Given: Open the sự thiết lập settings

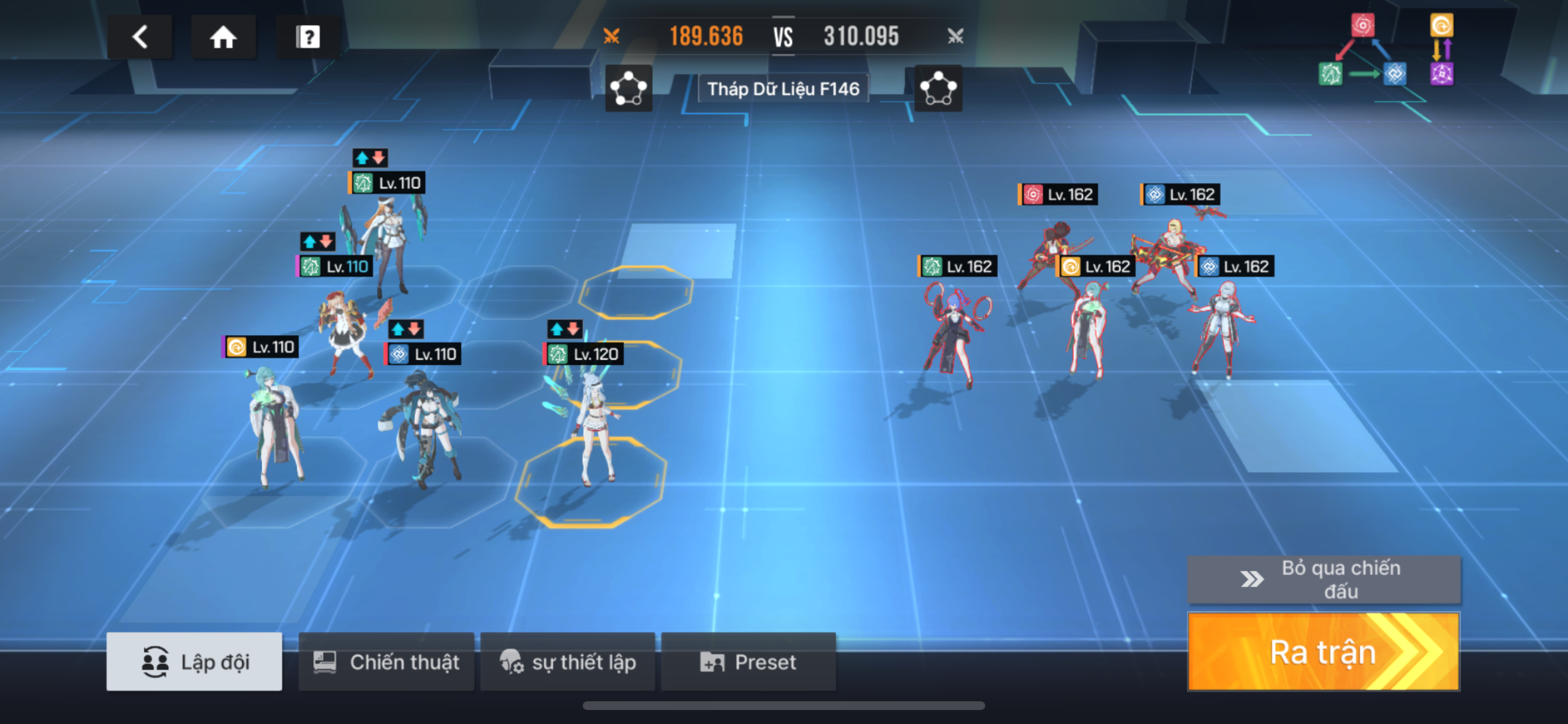Looking at the screenshot, I should tap(568, 661).
